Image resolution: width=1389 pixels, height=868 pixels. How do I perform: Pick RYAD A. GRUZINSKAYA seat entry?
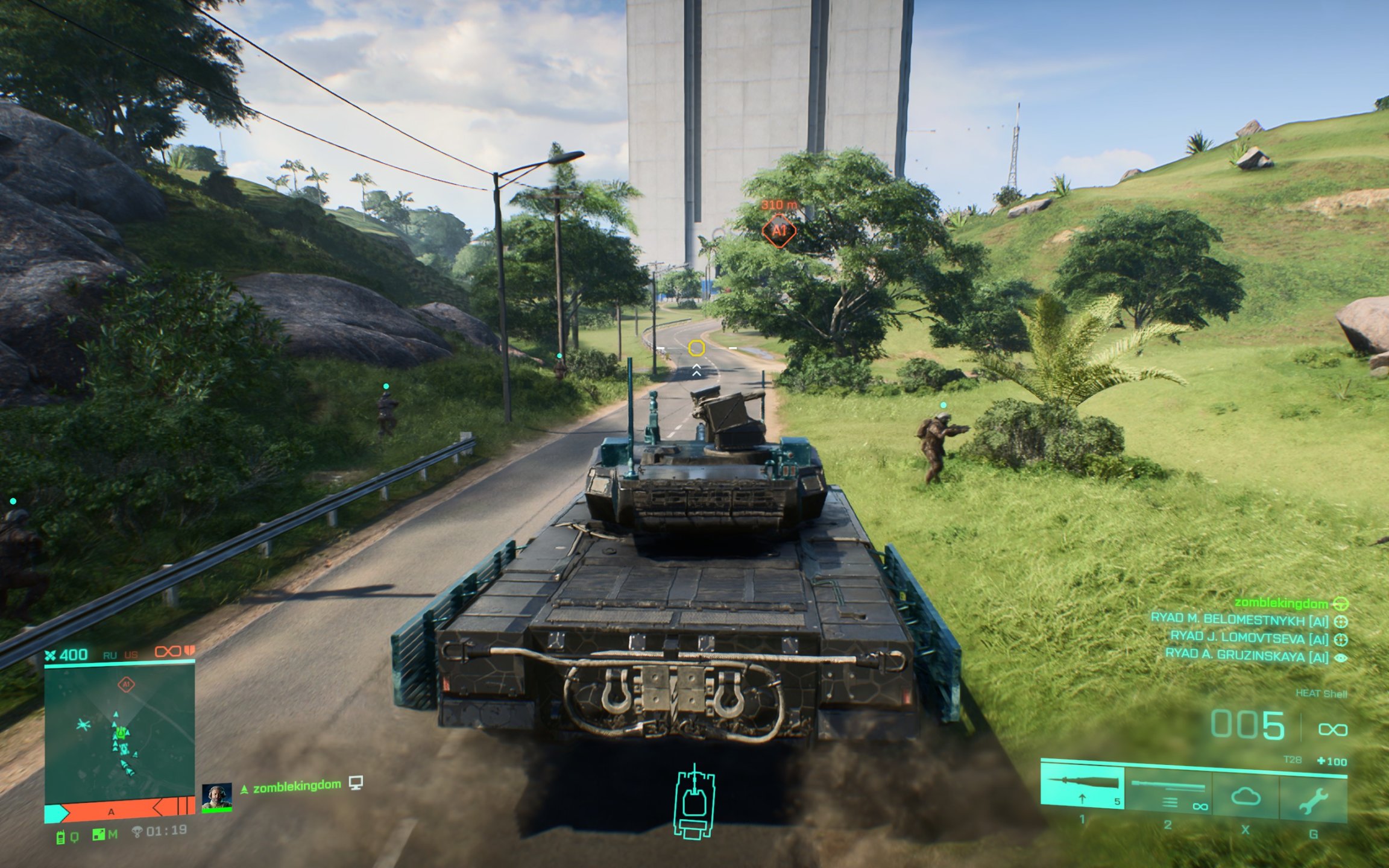coord(1246,655)
